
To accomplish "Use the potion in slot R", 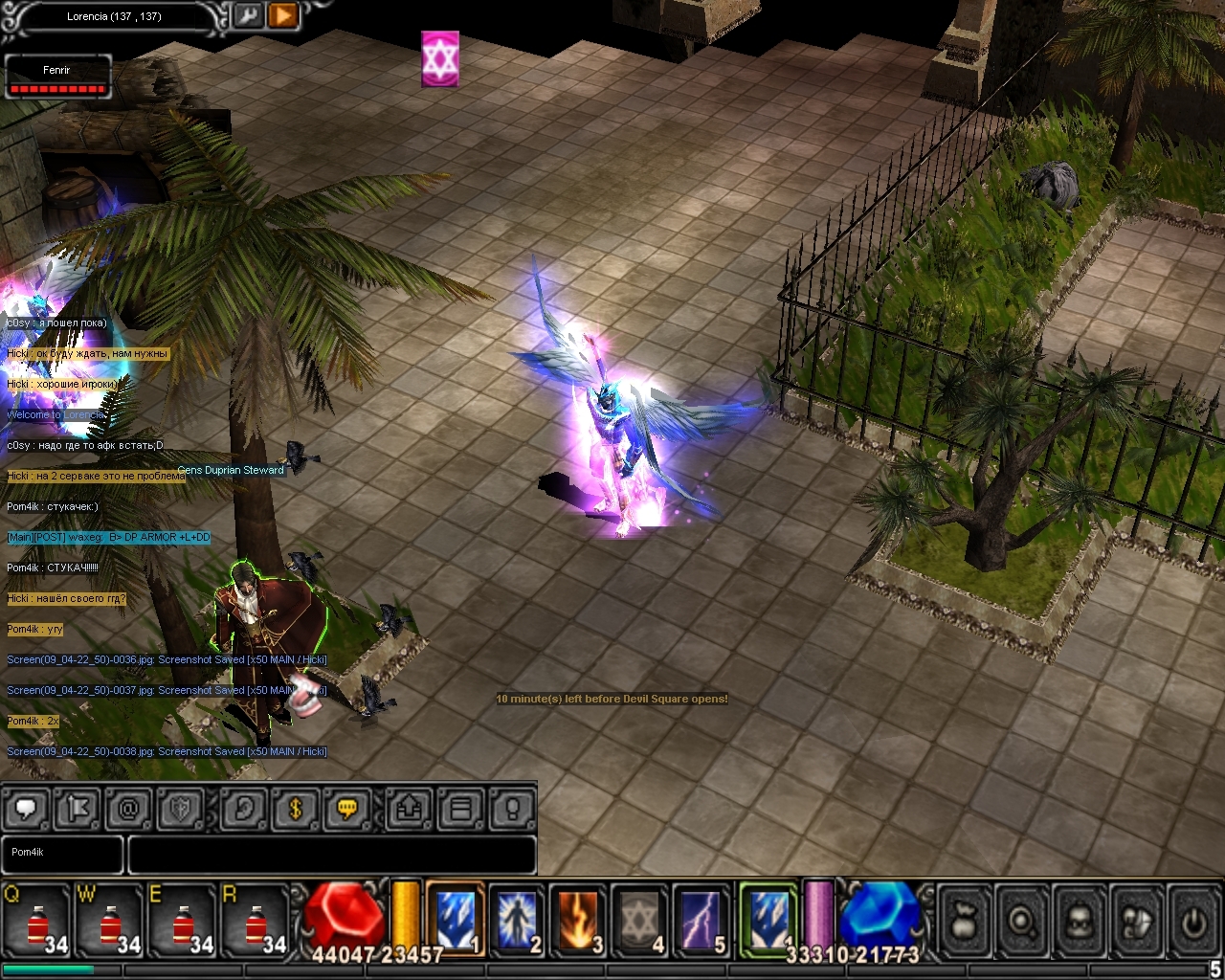I will [x=255, y=923].
